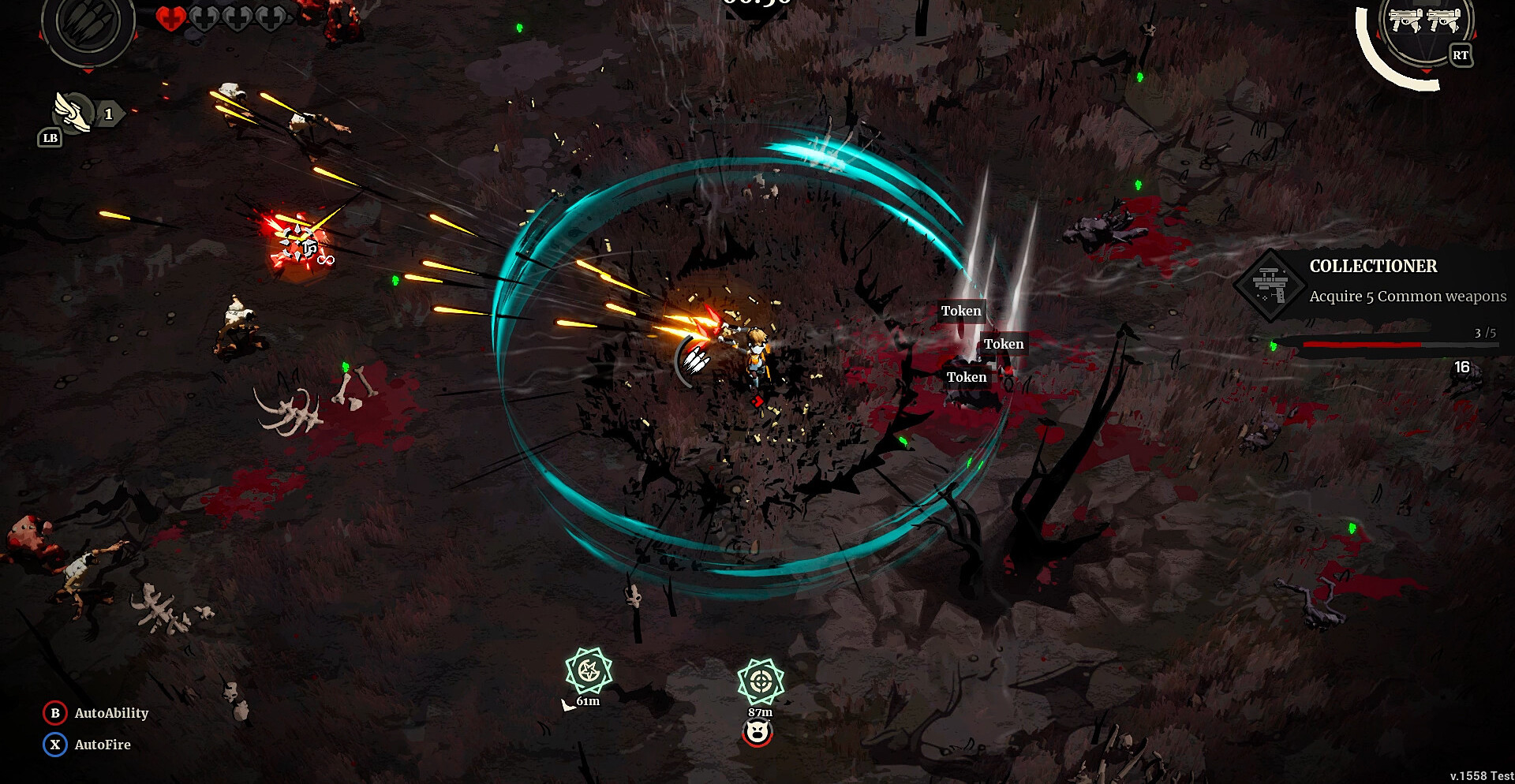The image size is (1515, 784).
Task: Select the pentagram objective marker
Action: pos(589,671)
